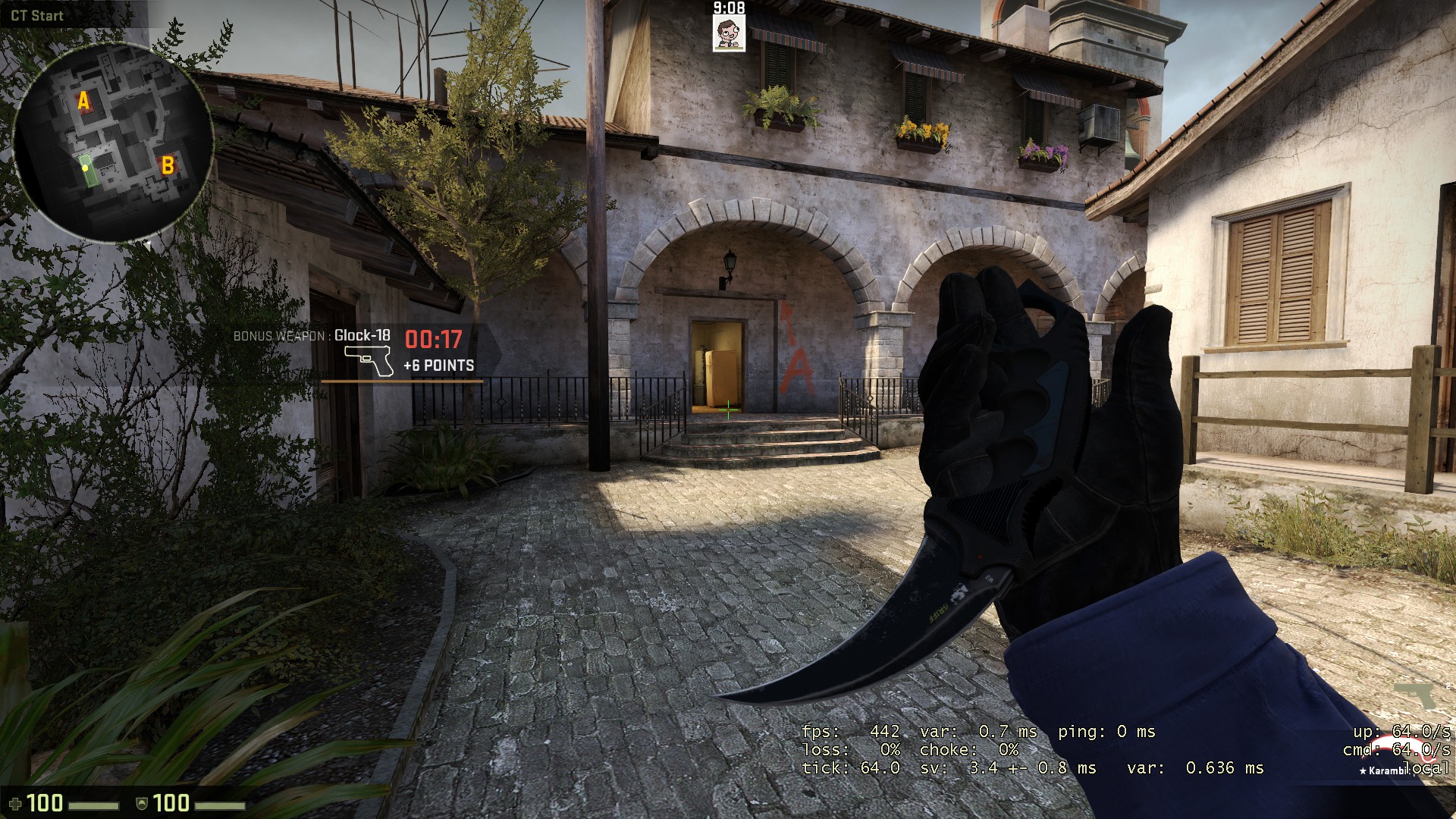
Task: Click the Glock-18 bonus weapon icon
Action: point(369,360)
